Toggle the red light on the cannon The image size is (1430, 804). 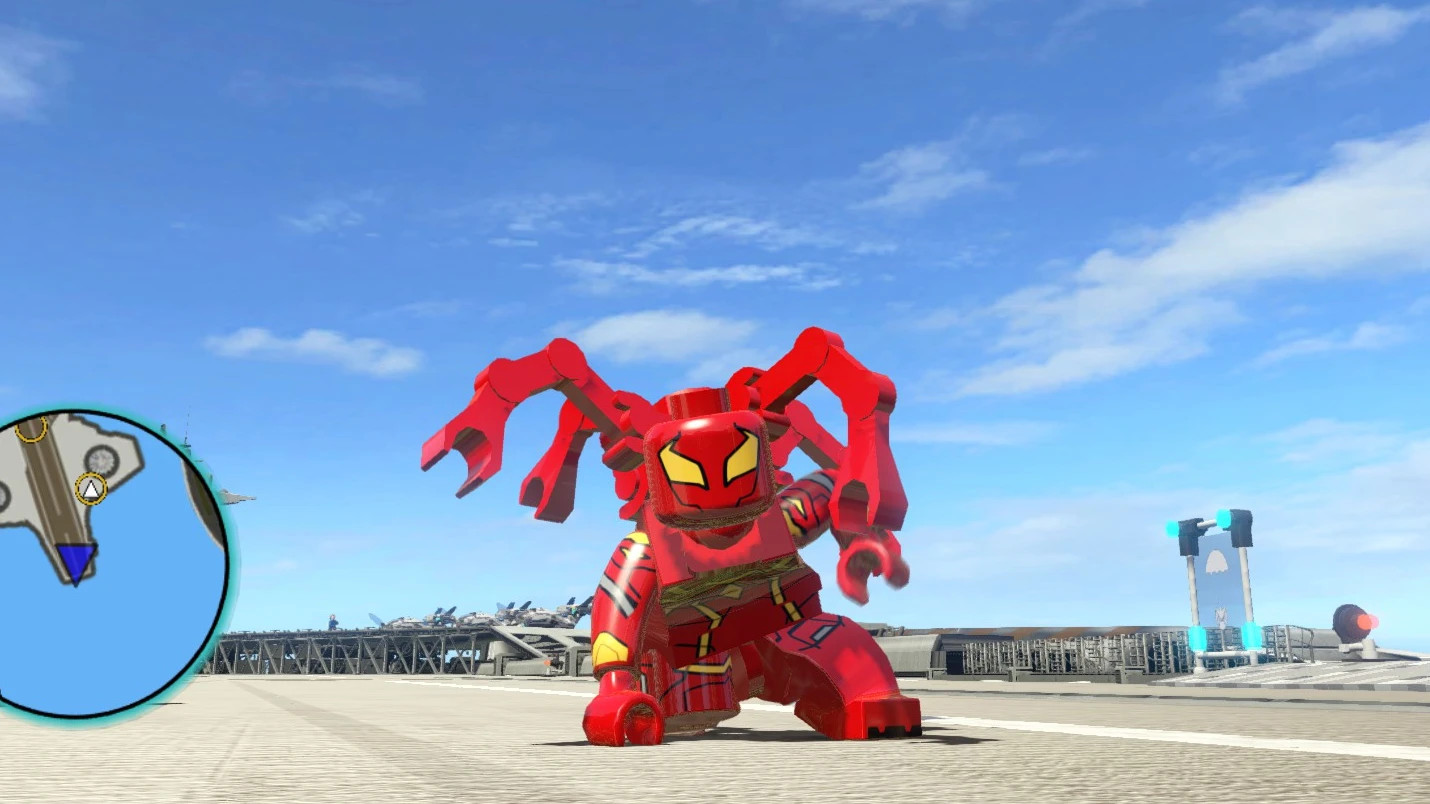point(1365,621)
